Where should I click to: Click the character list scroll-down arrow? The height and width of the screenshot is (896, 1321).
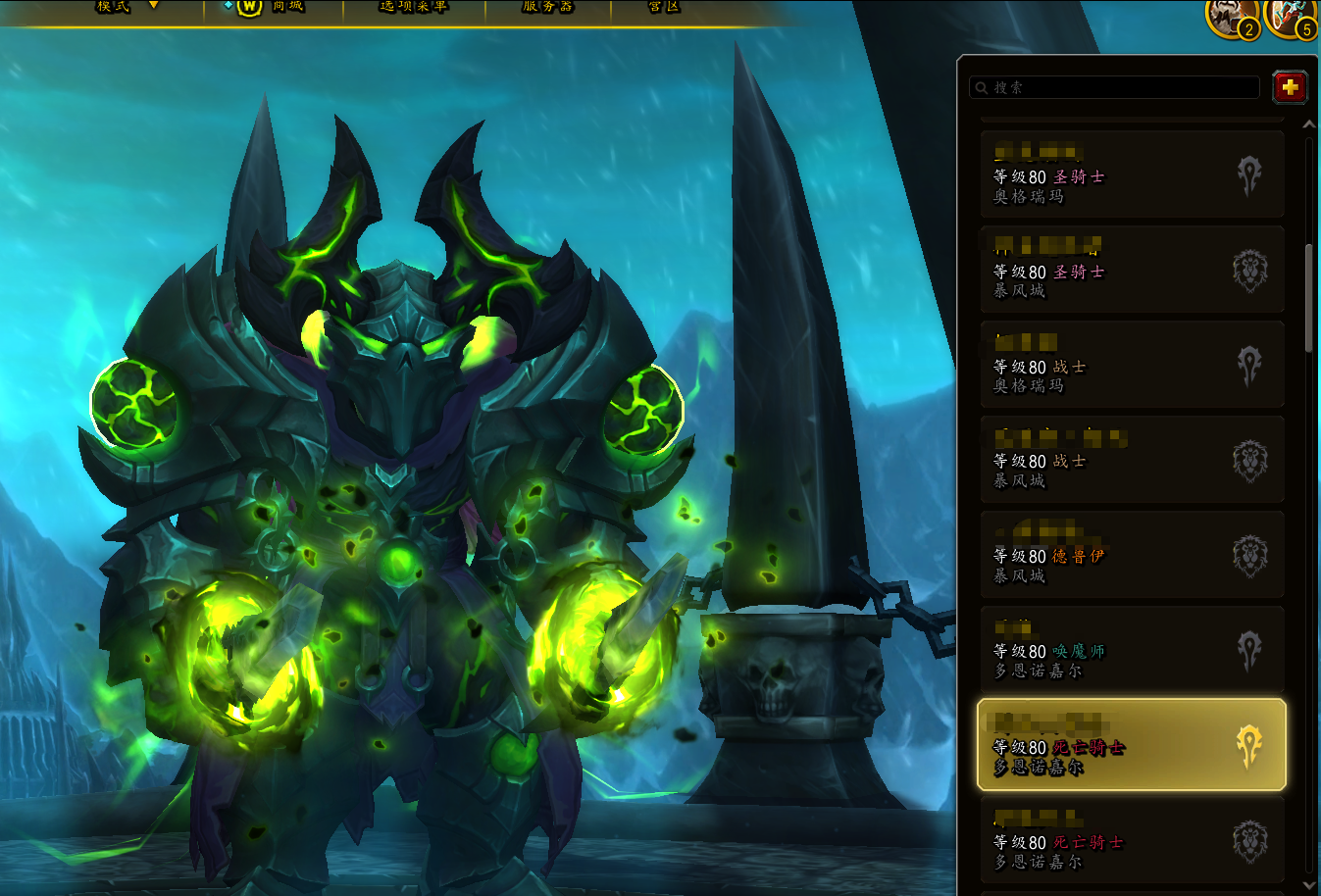pos(1308,885)
